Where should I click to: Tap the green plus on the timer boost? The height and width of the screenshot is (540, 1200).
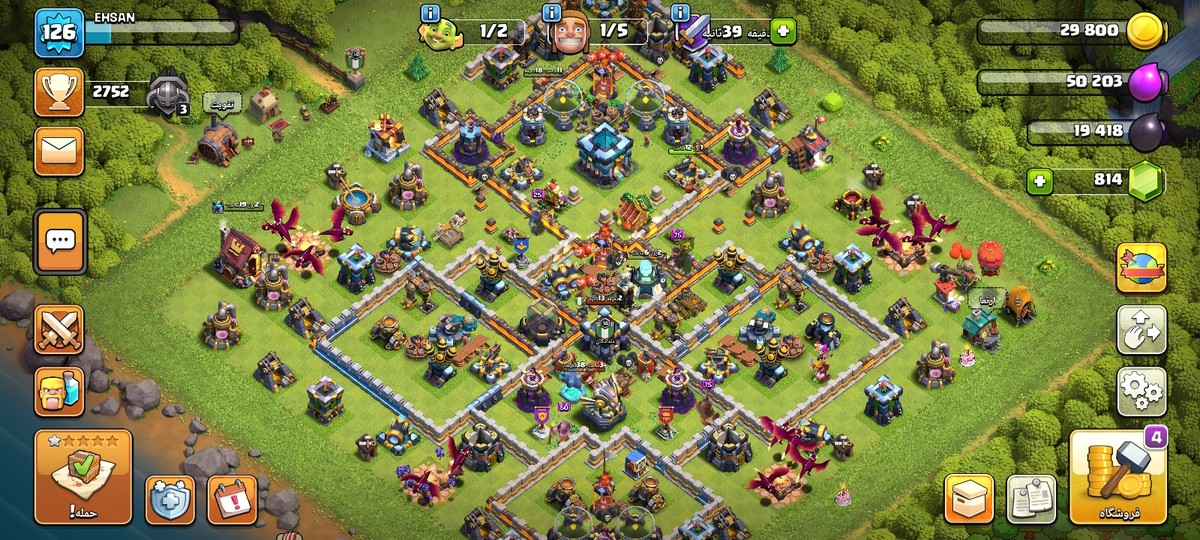pyautogui.click(x=782, y=32)
